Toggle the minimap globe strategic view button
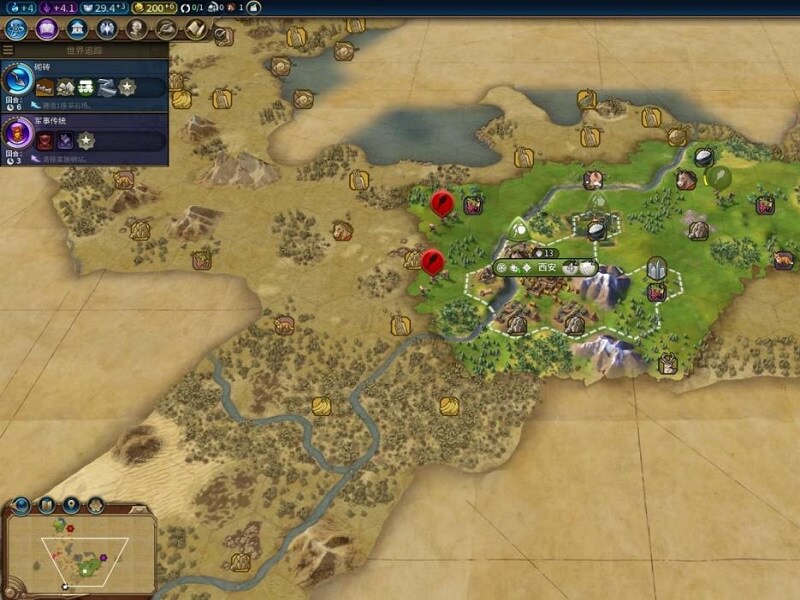 click(21, 504)
